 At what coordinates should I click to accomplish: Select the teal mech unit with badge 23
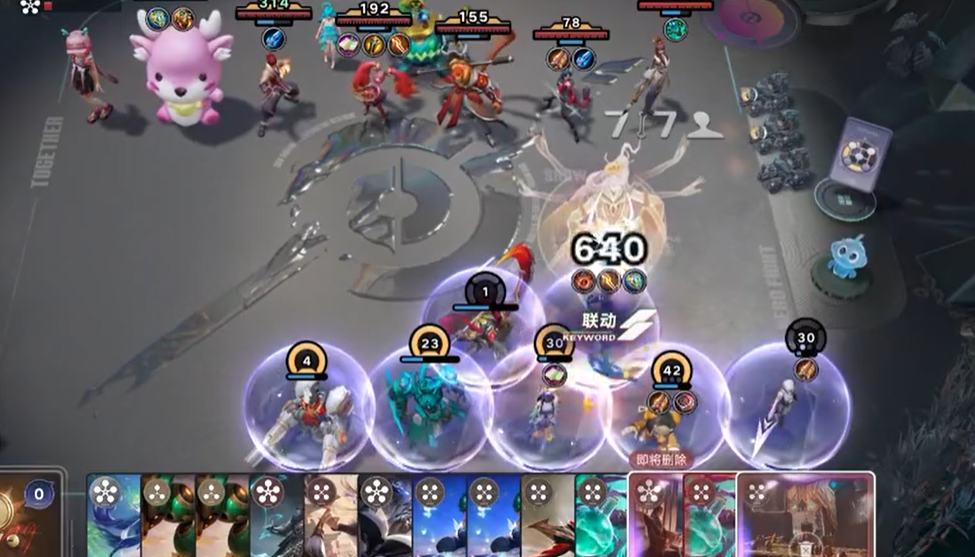pos(430,405)
